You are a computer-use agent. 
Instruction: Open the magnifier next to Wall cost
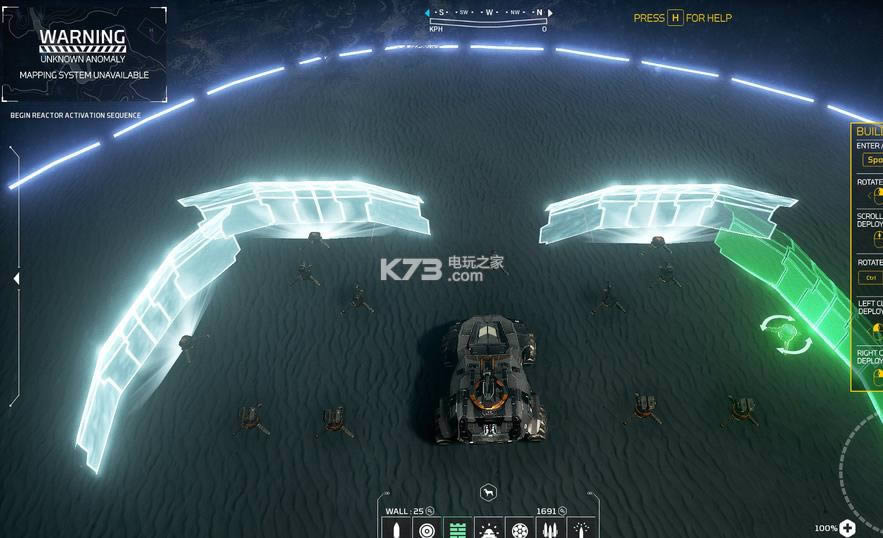pos(430,511)
